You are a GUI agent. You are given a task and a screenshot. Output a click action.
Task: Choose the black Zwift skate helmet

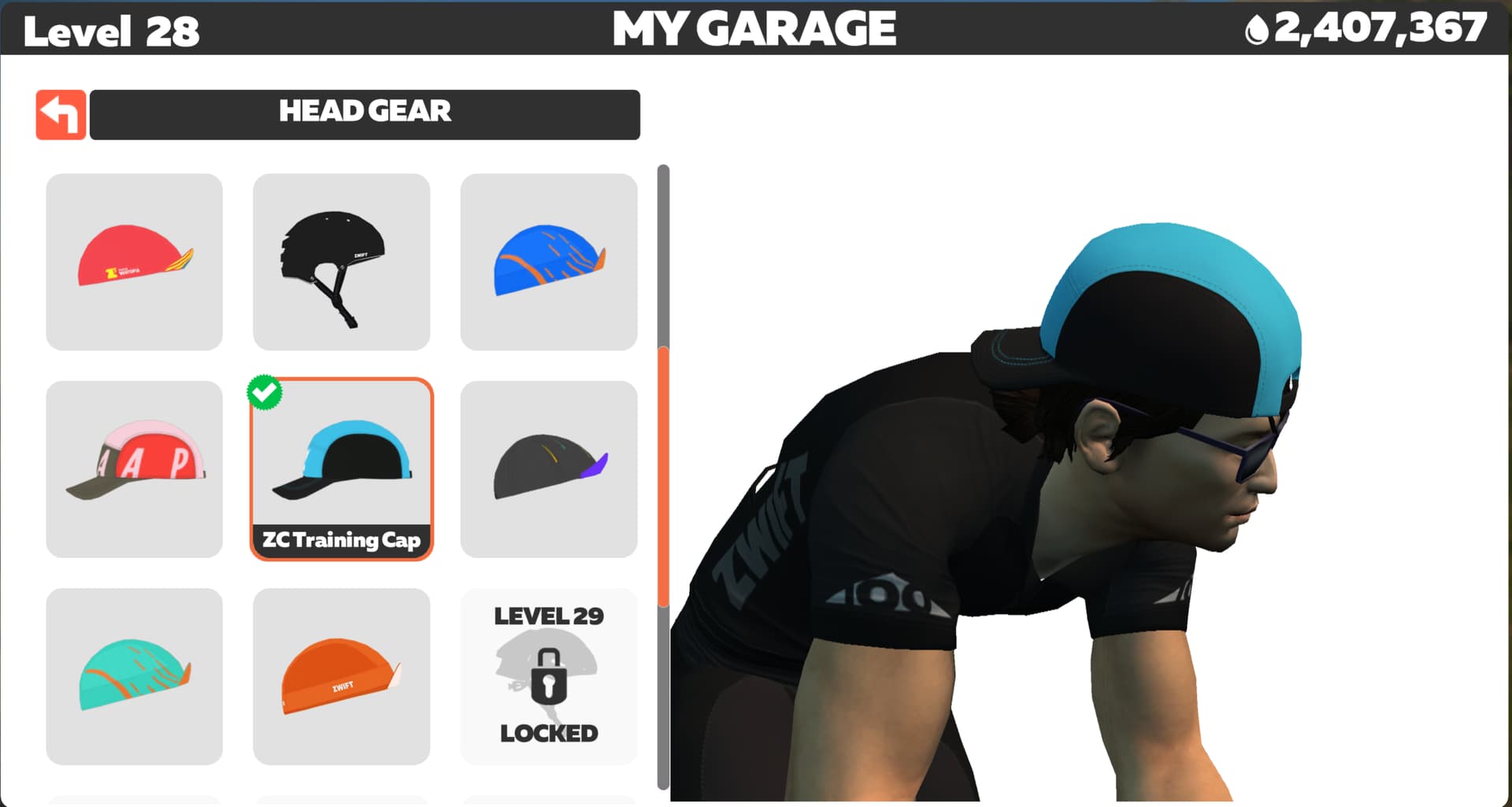(341, 261)
